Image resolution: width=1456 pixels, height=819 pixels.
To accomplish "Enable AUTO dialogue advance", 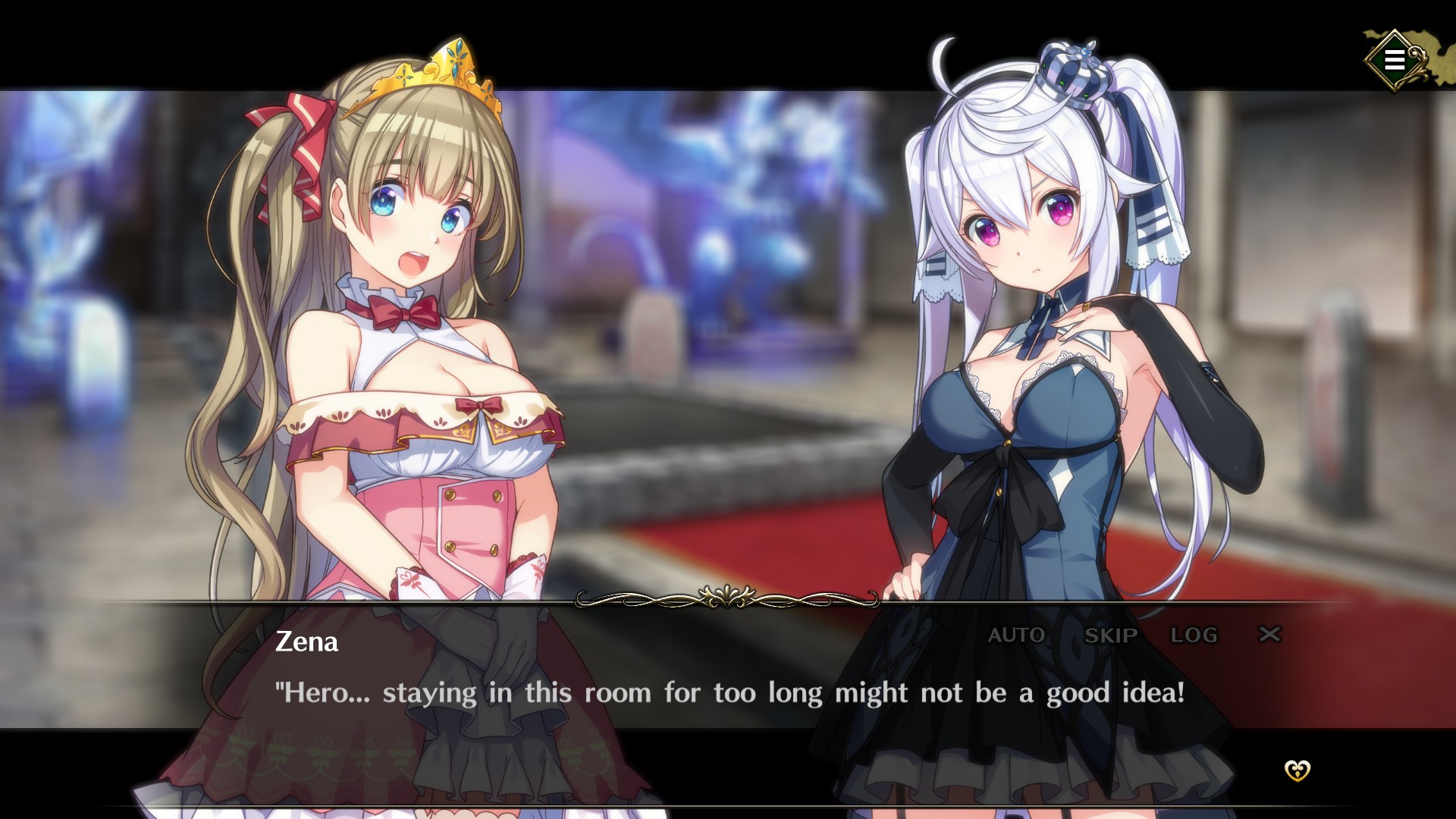I will [1016, 635].
